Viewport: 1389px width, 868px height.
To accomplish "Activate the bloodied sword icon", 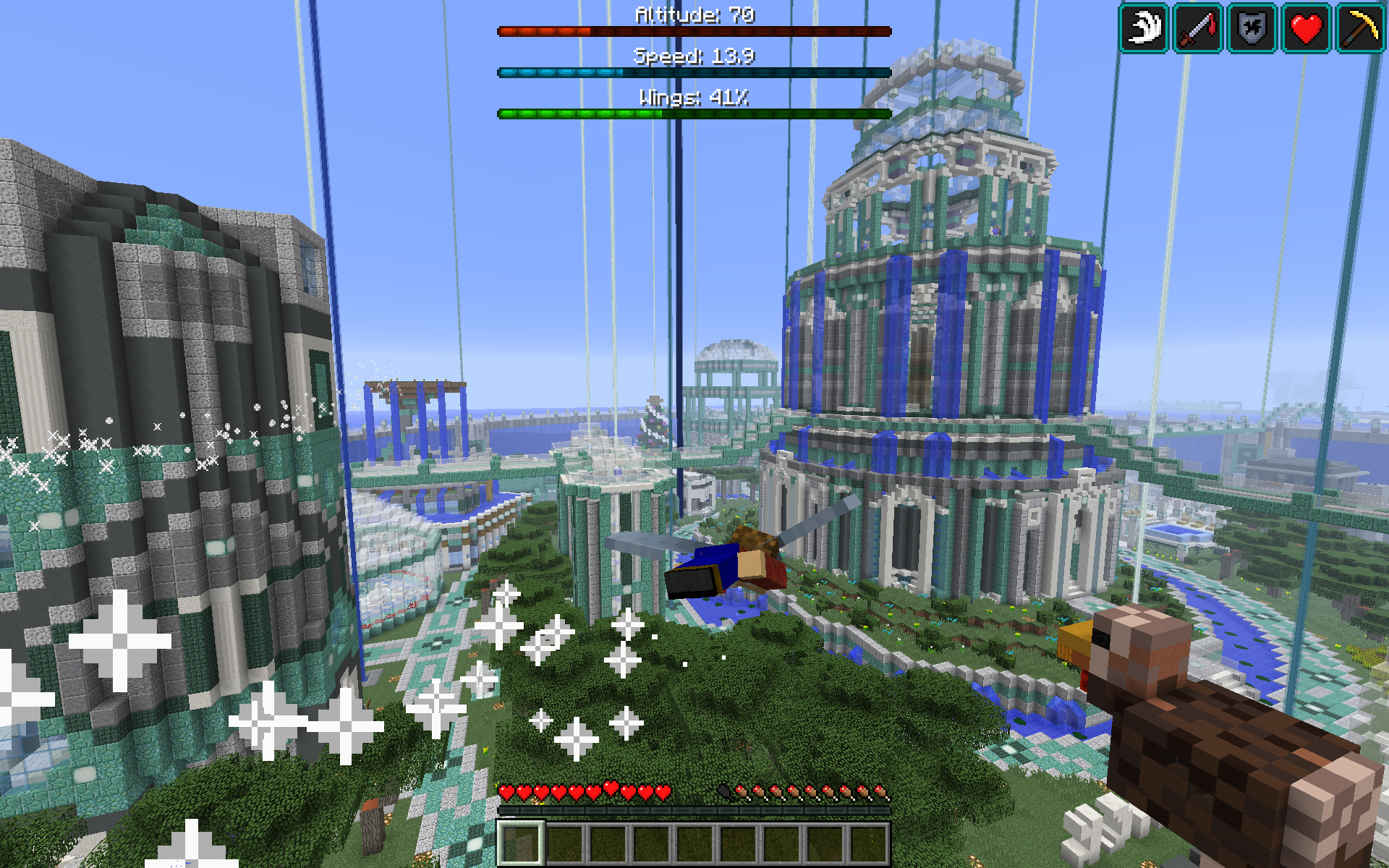I will [1198, 28].
